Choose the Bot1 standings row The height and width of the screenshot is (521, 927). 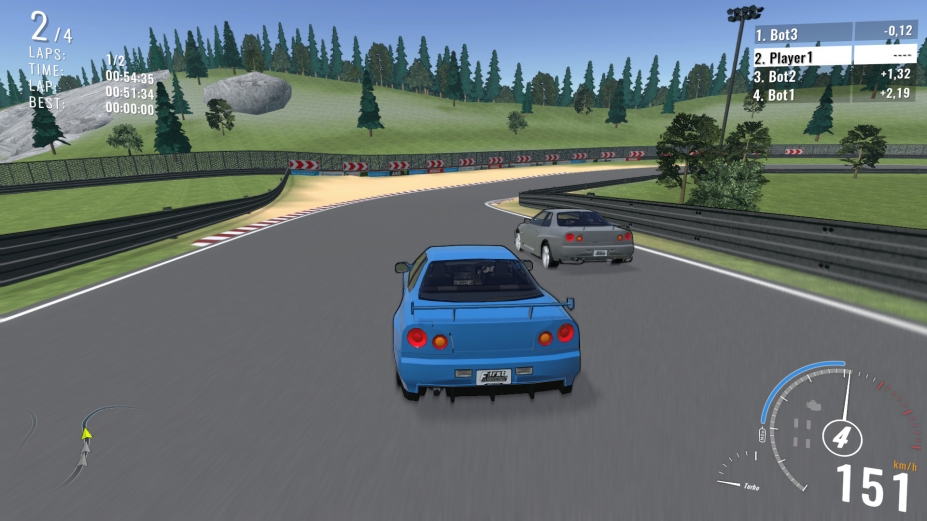tap(834, 94)
